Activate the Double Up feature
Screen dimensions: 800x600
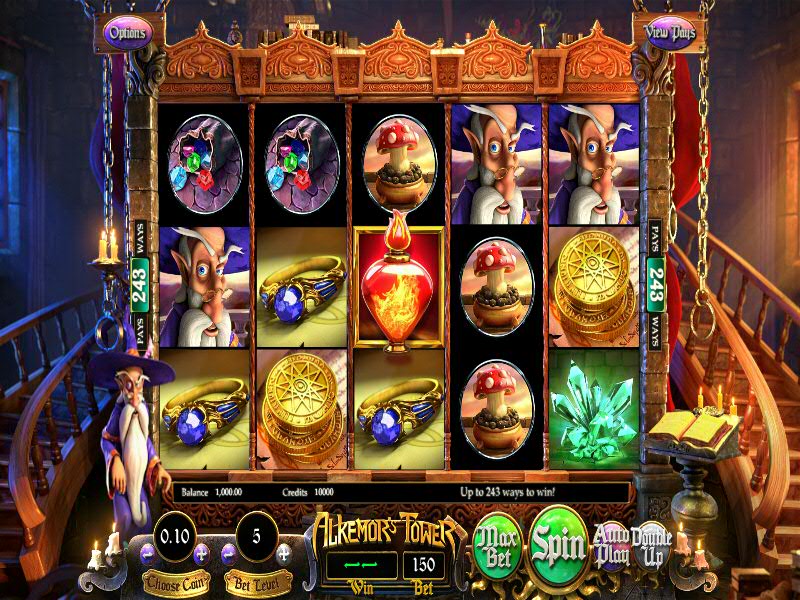pos(651,545)
